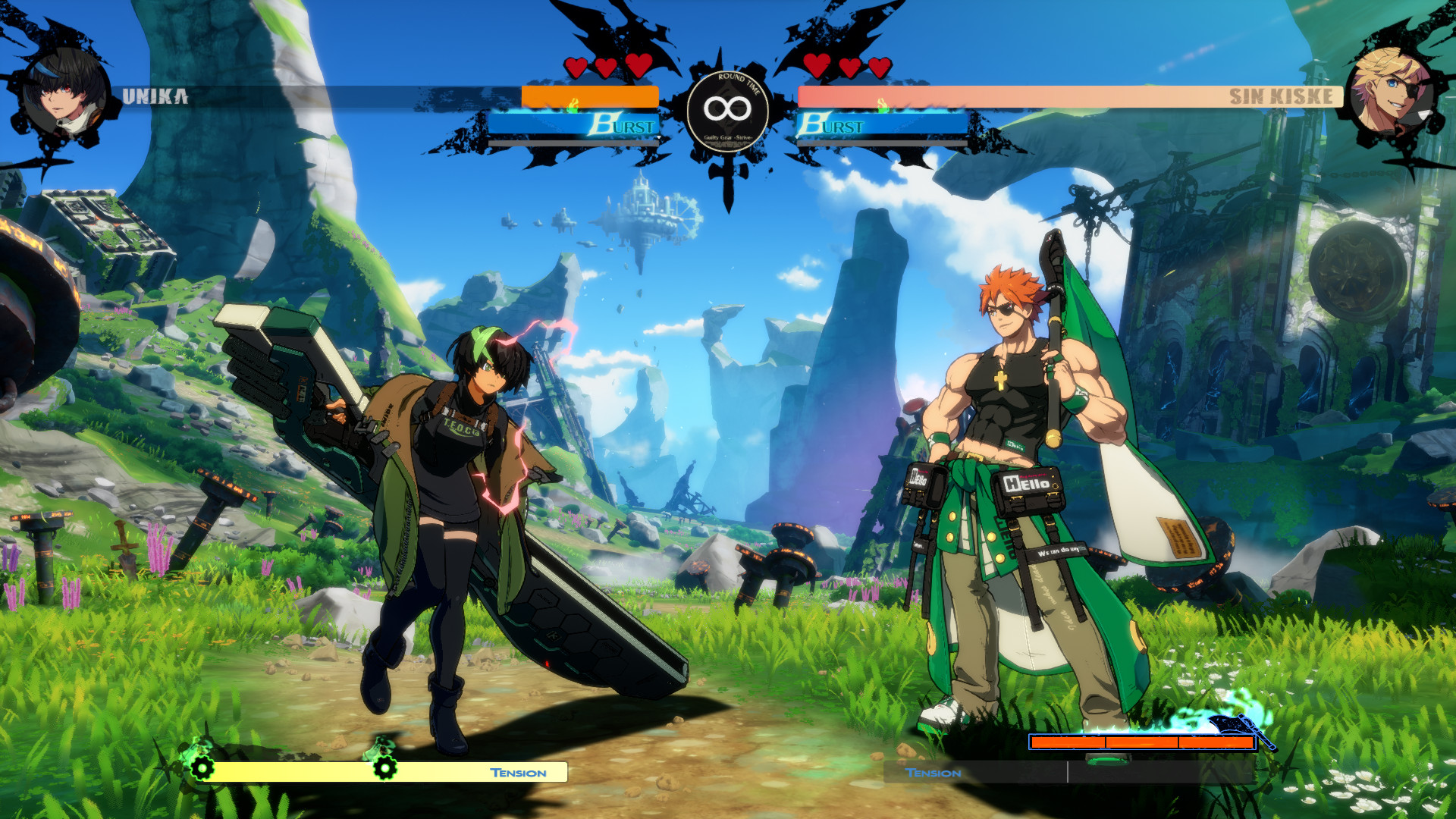Toggle the first heart above Unika's health bar
This screenshot has height=819, width=1456.
(576, 66)
